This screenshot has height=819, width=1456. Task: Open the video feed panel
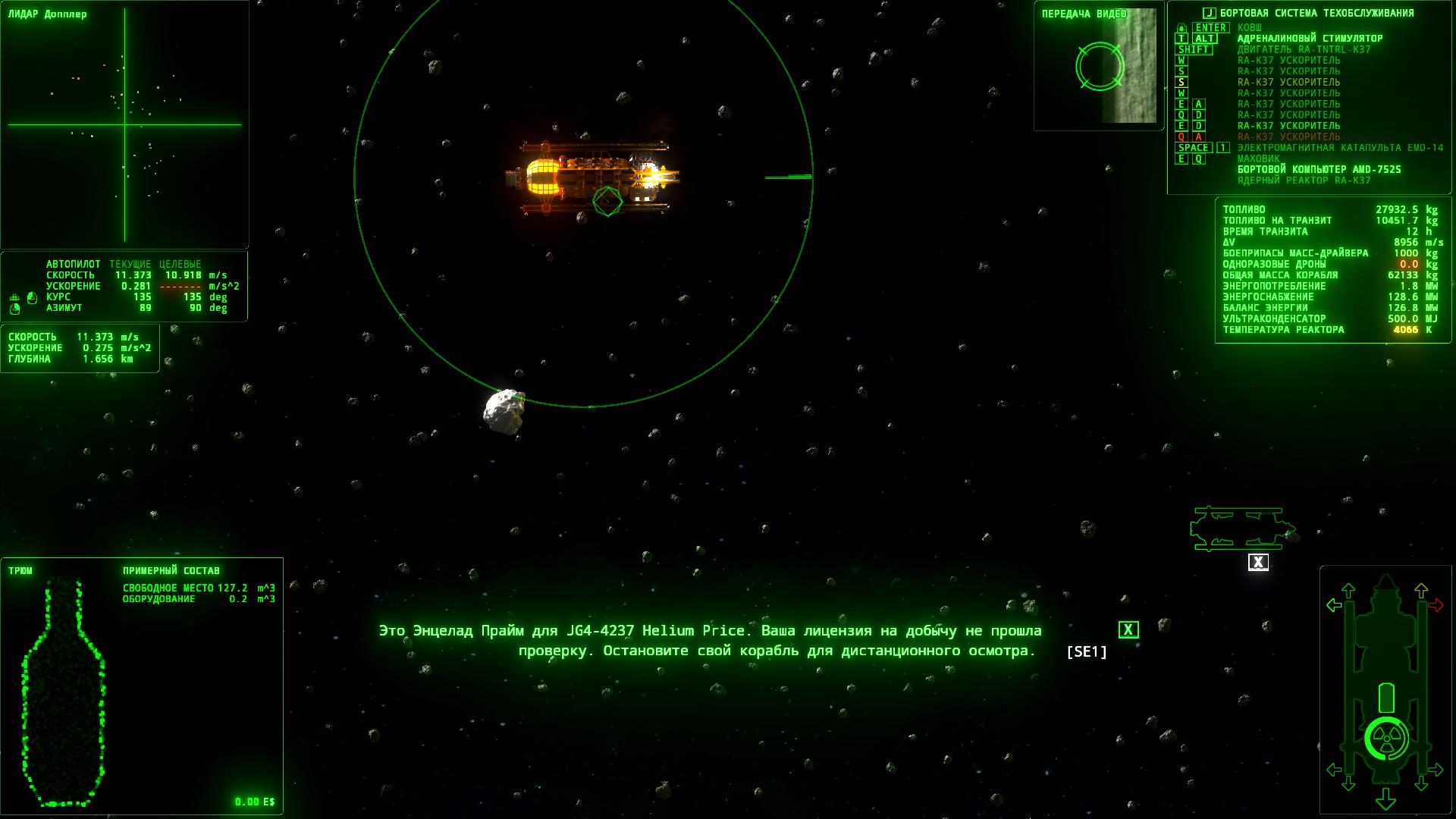[1098, 66]
